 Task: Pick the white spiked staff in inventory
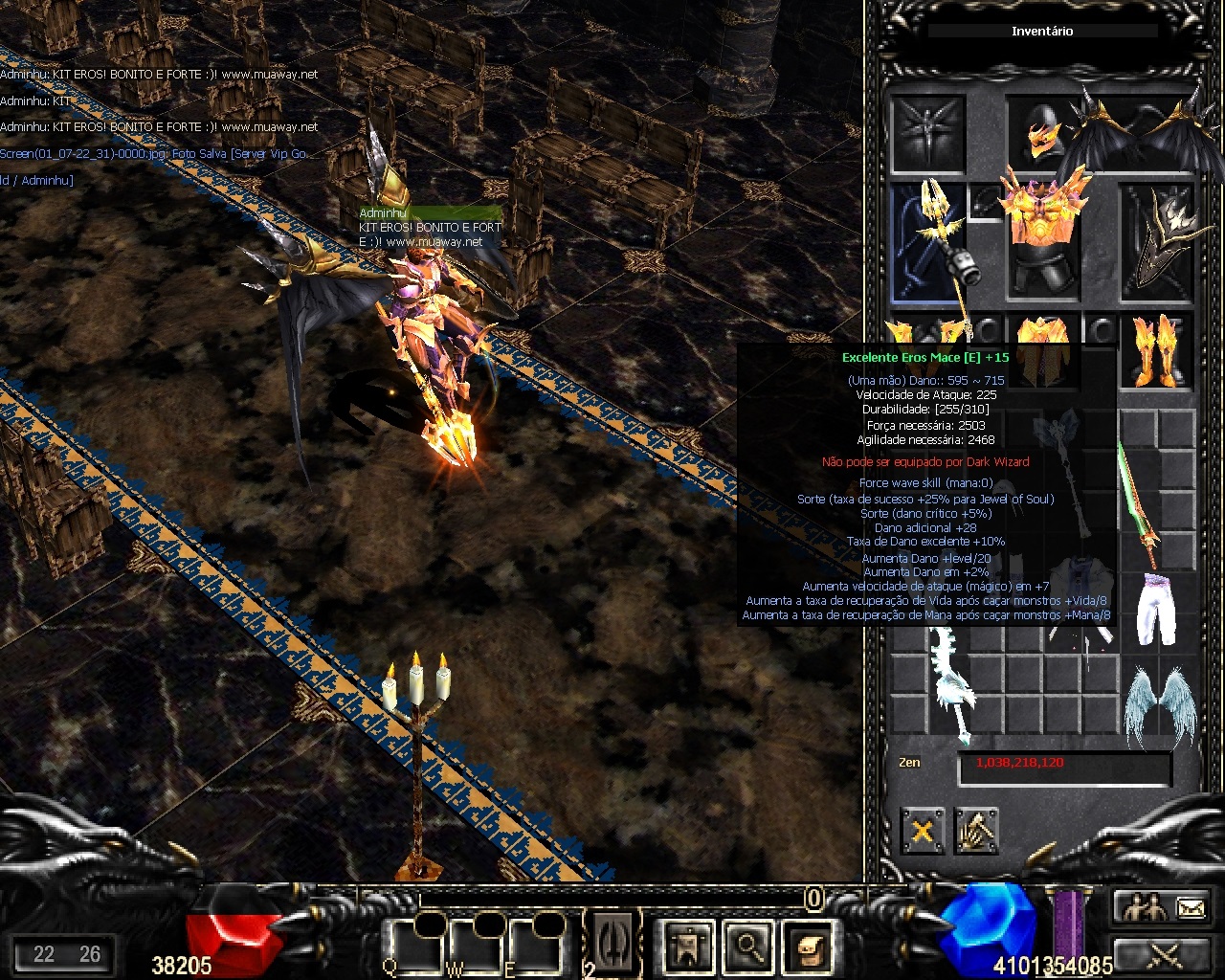point(947,685)
